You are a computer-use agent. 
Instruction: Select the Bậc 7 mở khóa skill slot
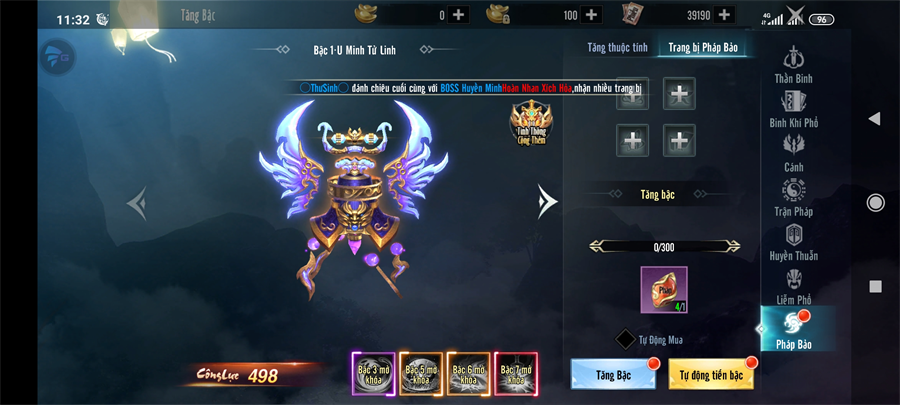click(516, 374)
